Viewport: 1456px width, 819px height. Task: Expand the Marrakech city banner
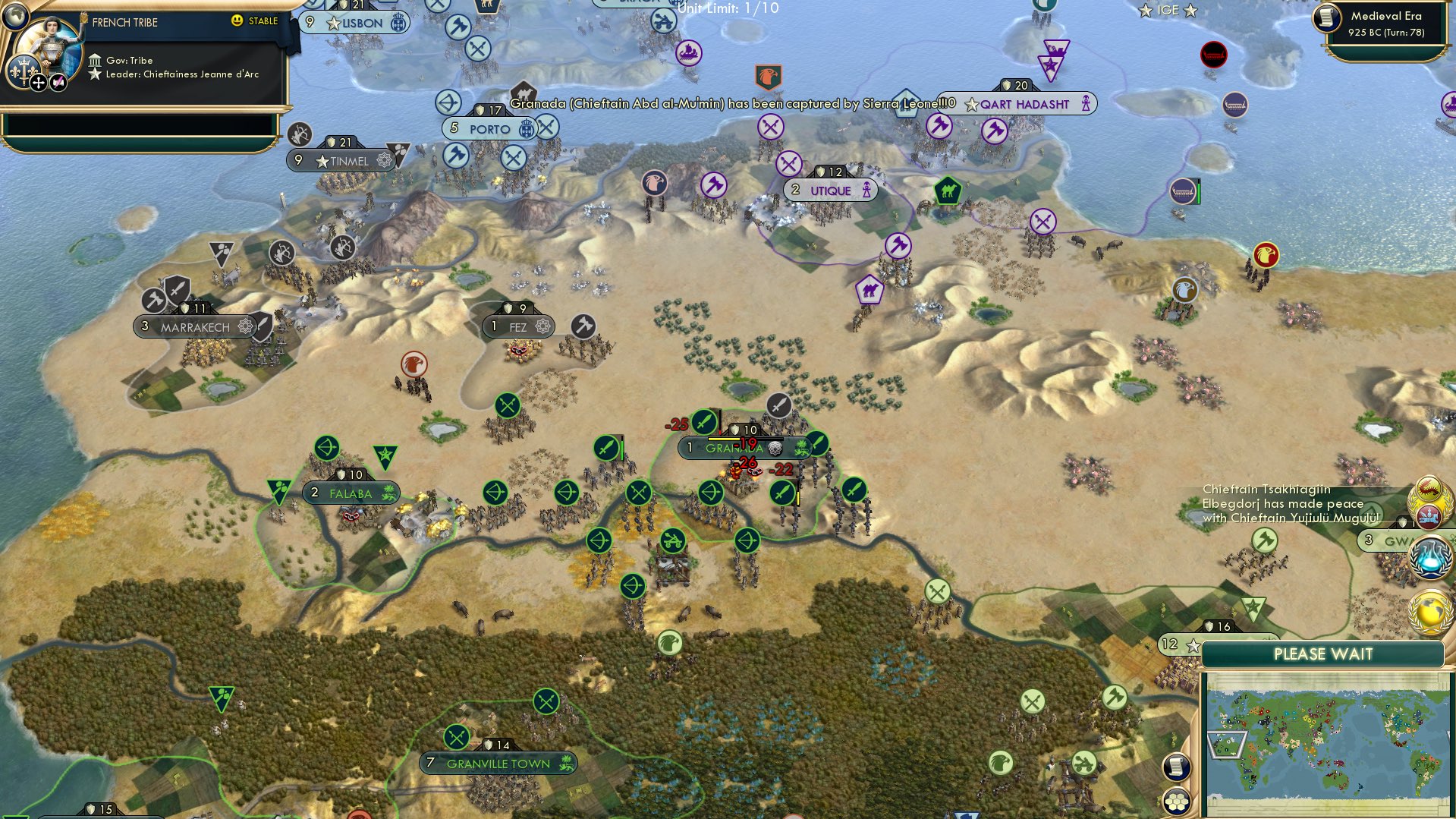point(196,326)
